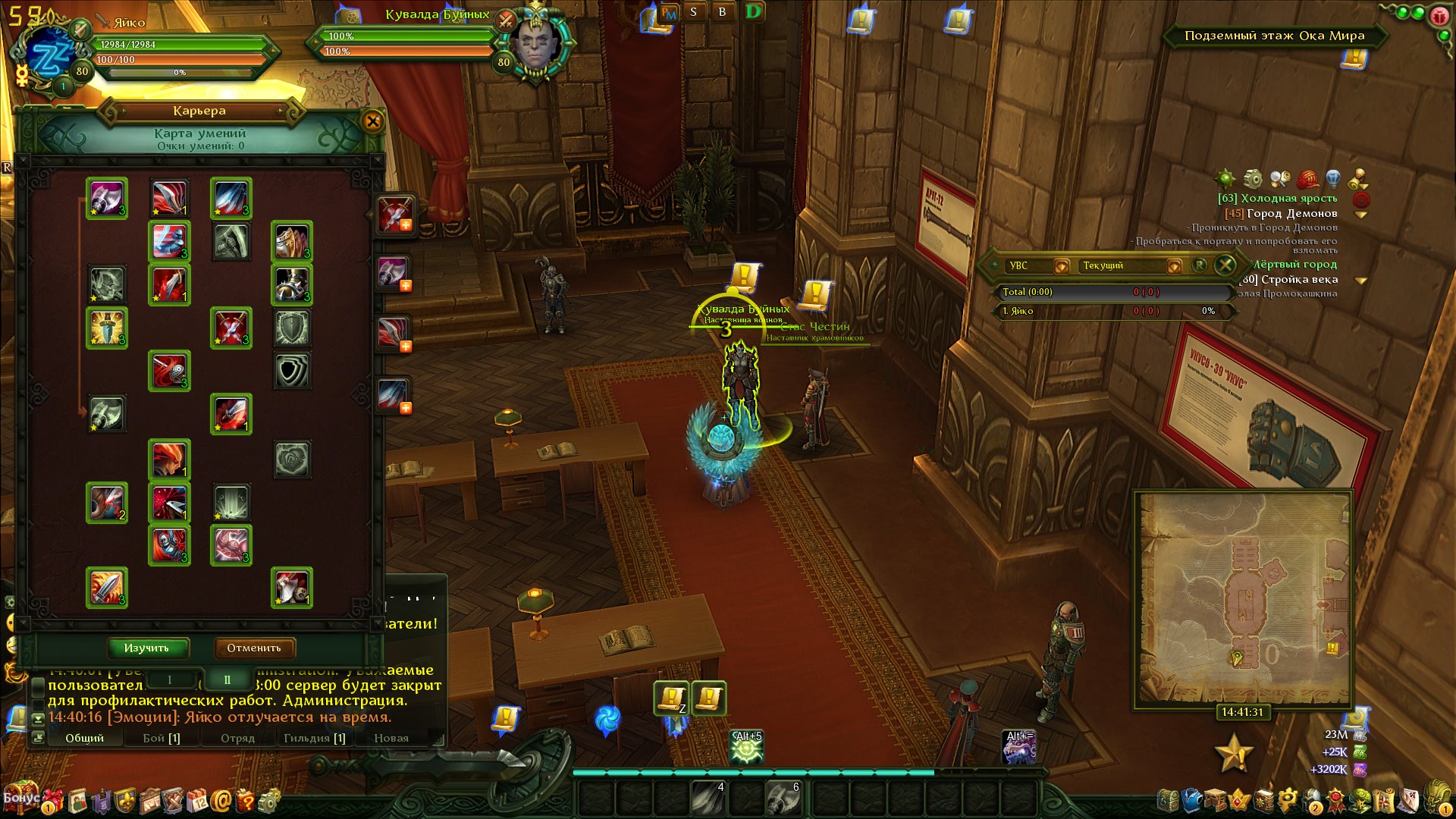Image resolution: width=1456 pixels, height=819 pixels.
Task: Switch to the Гильдия chat tab
Action: click(314, 739)
